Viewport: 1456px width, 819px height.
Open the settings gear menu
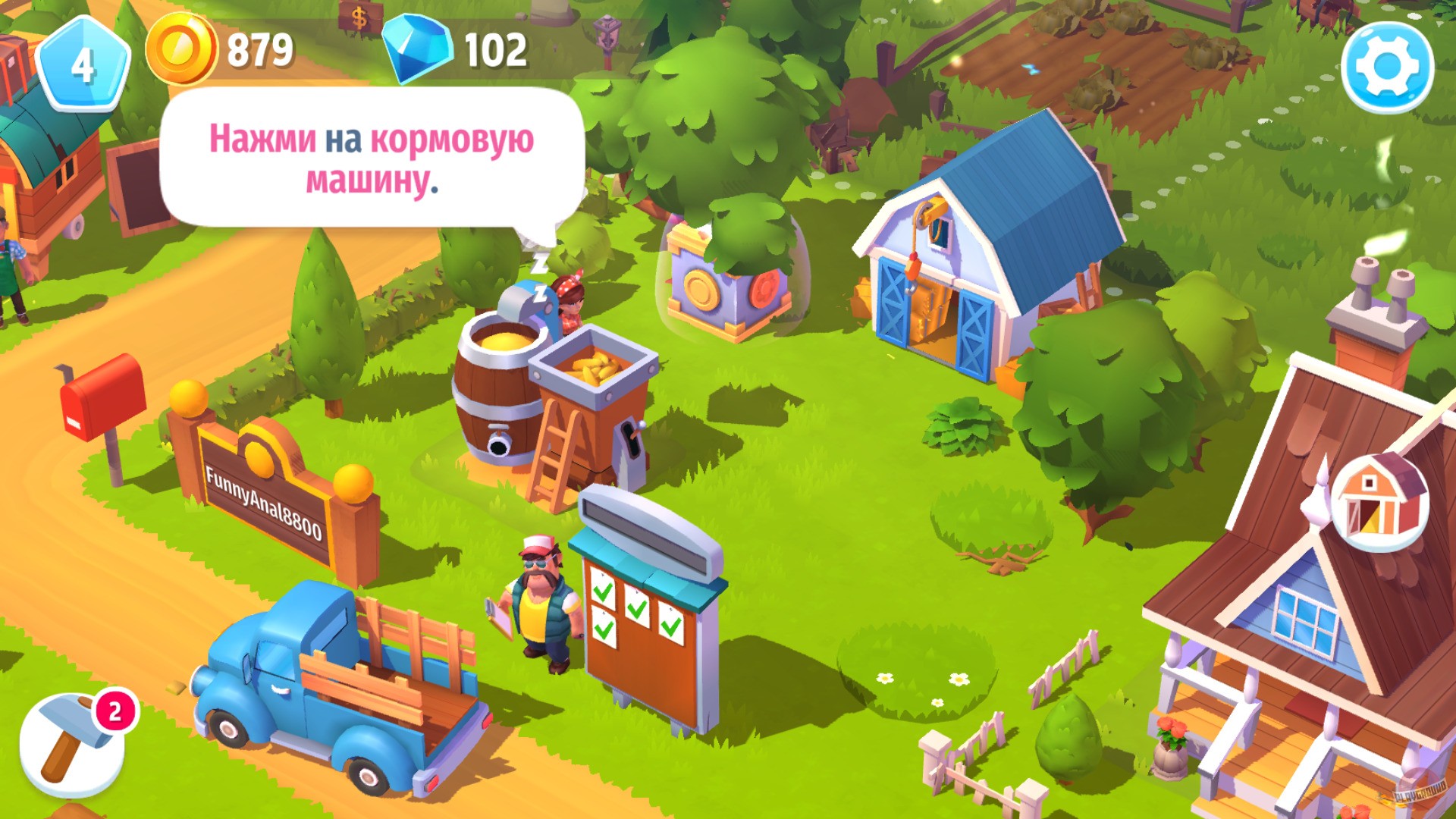coord(1391,67)
